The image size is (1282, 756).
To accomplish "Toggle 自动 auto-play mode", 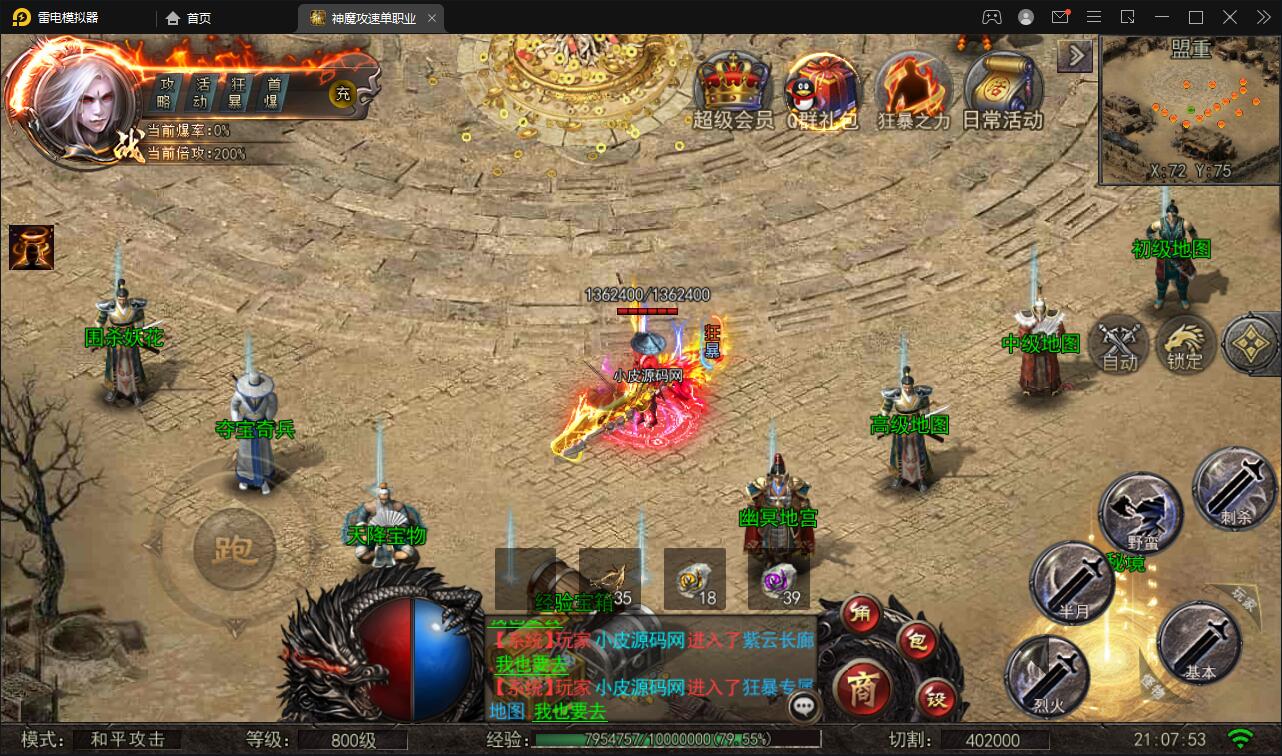I will point(1119,345).
